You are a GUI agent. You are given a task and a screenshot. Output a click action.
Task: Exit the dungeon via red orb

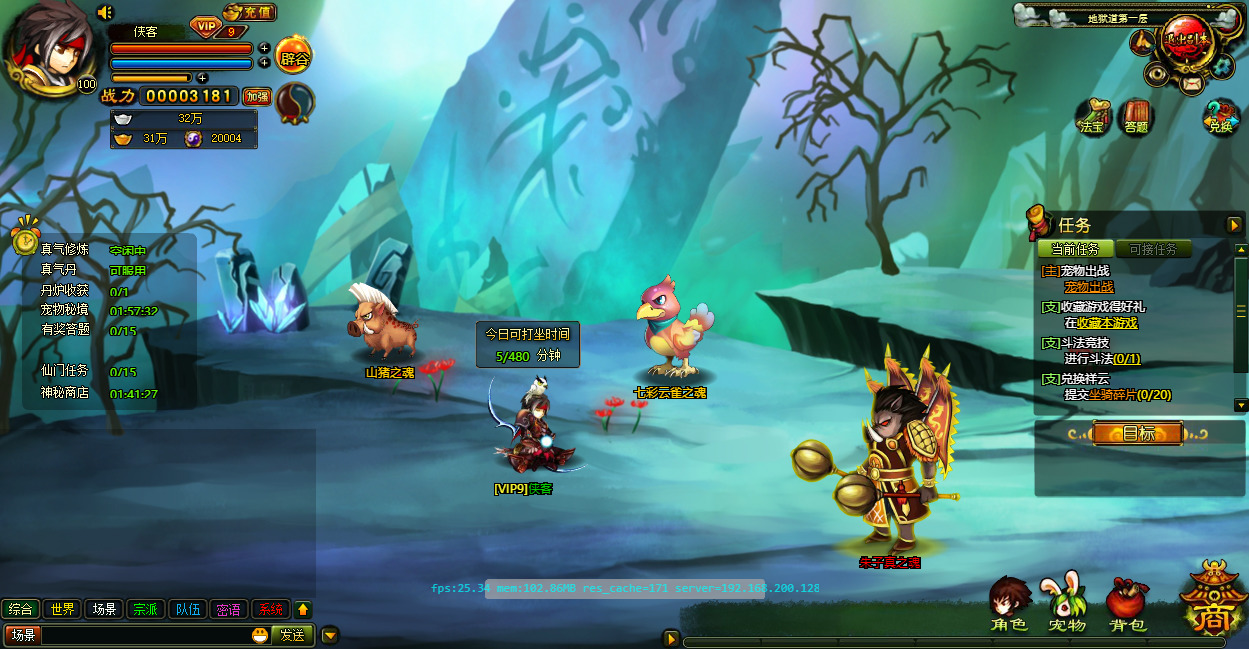pos(1187,43)
